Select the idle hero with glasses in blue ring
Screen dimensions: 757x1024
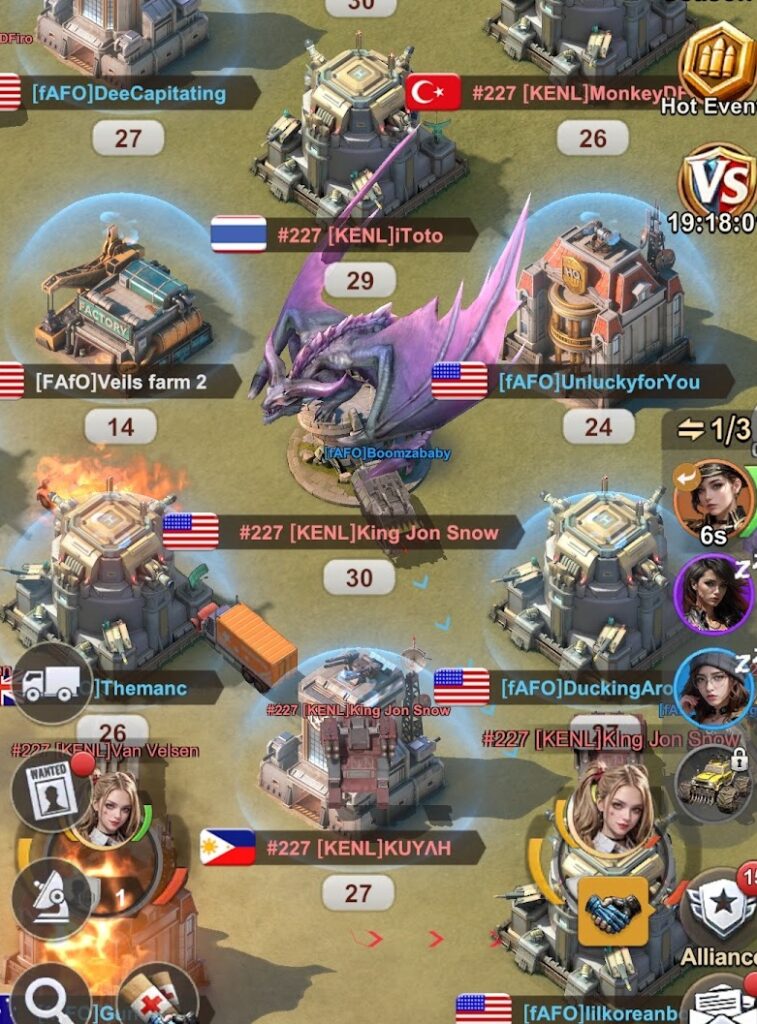click(x=713, y=688)
